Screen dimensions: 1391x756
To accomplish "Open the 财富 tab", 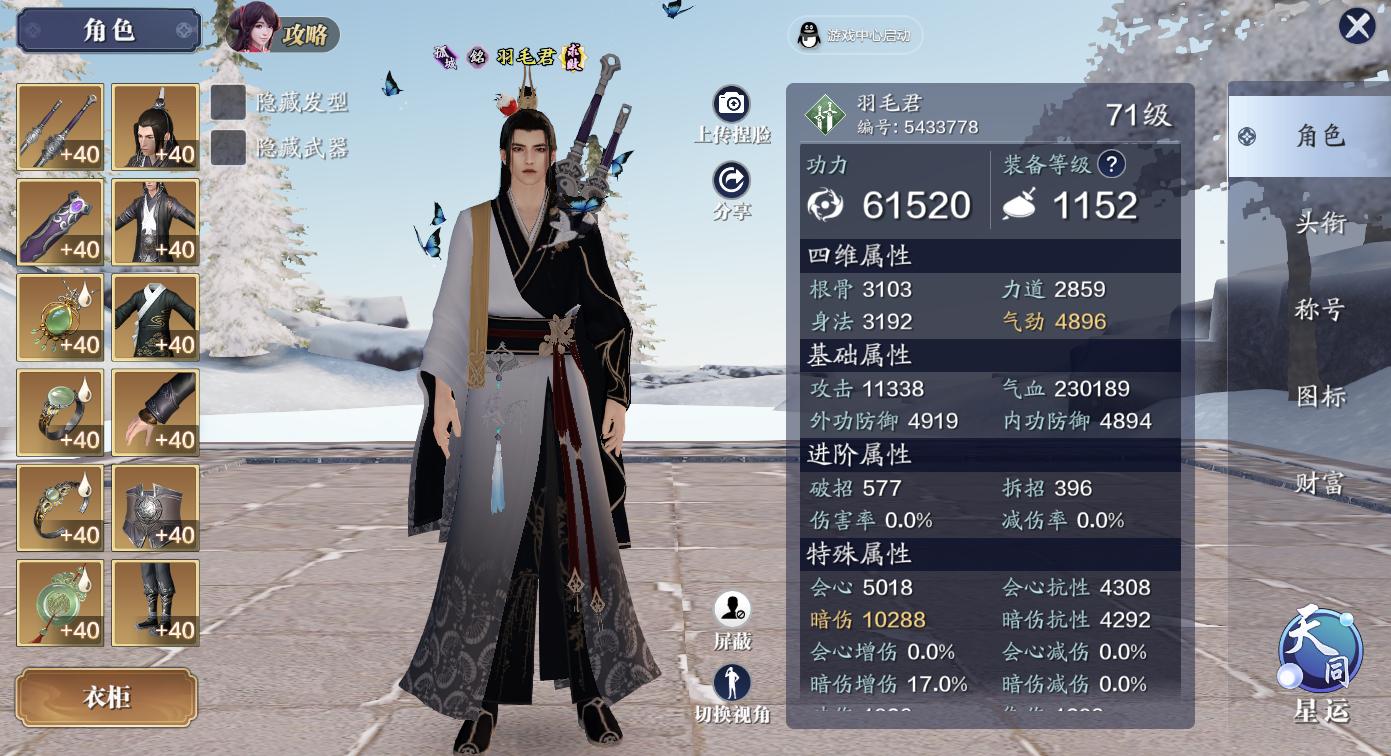I will click(x=1320, y=484).
